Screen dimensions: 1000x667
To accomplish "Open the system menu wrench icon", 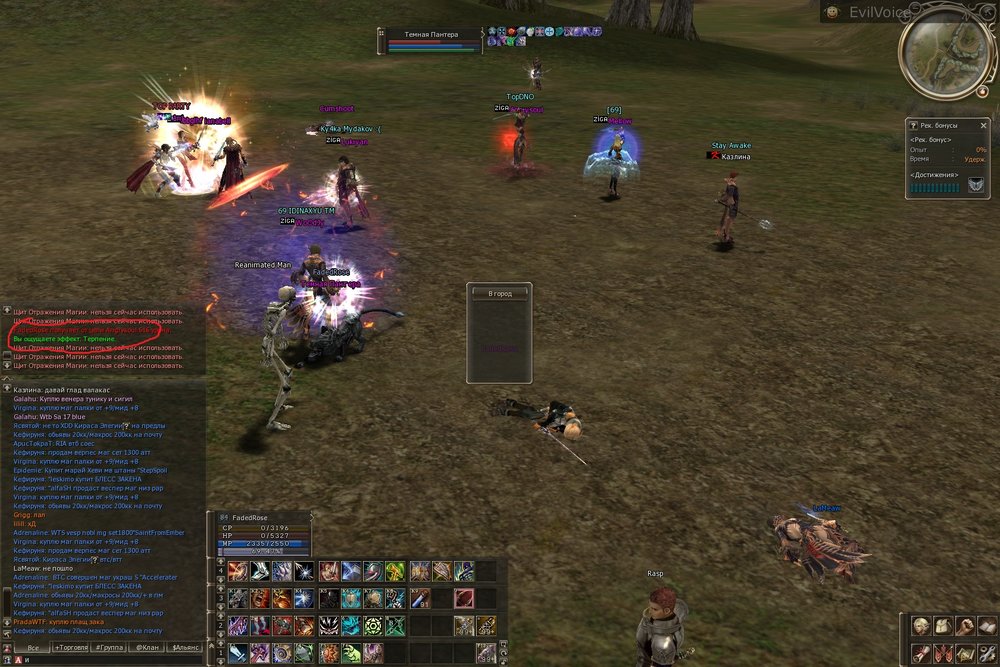I will pyautogui.click(x=987, y=653).
